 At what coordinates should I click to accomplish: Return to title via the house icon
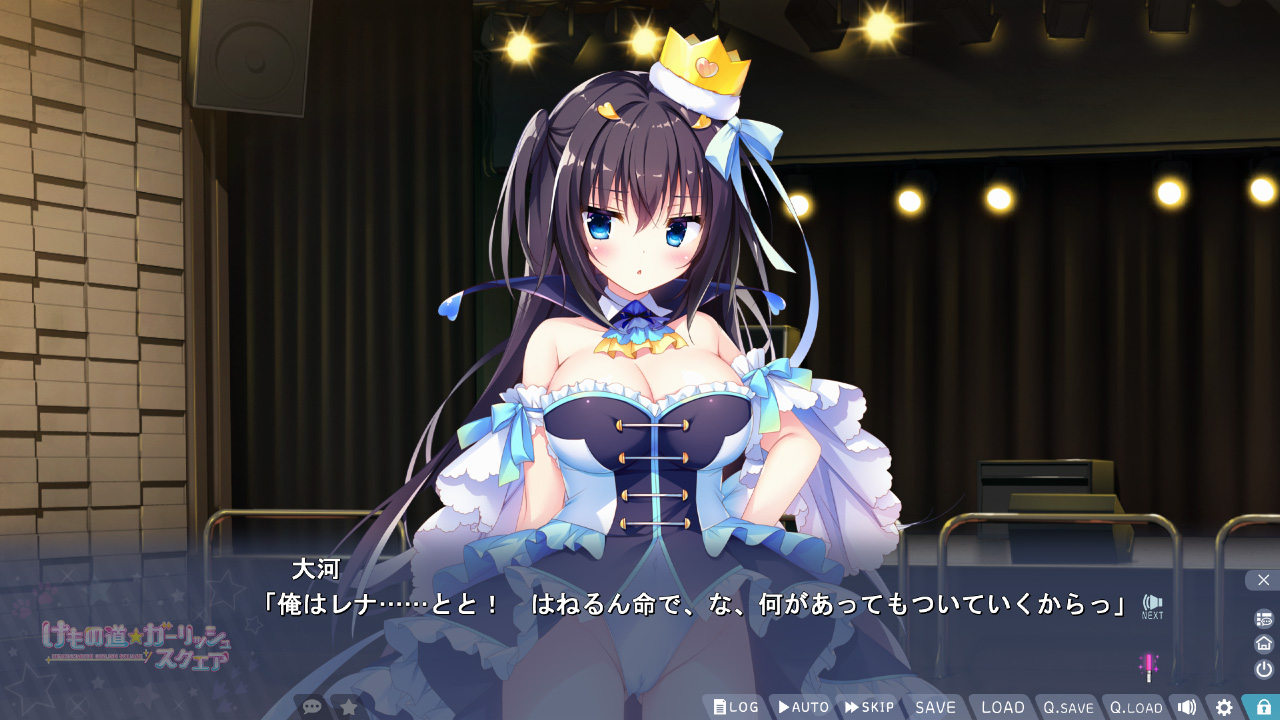click(x=1264, y=643)
